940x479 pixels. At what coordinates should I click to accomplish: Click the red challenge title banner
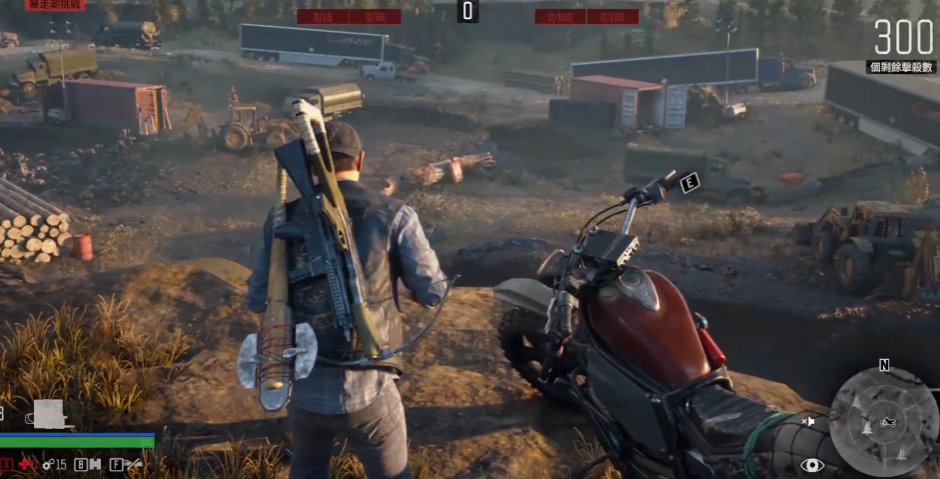click(55, 5)
